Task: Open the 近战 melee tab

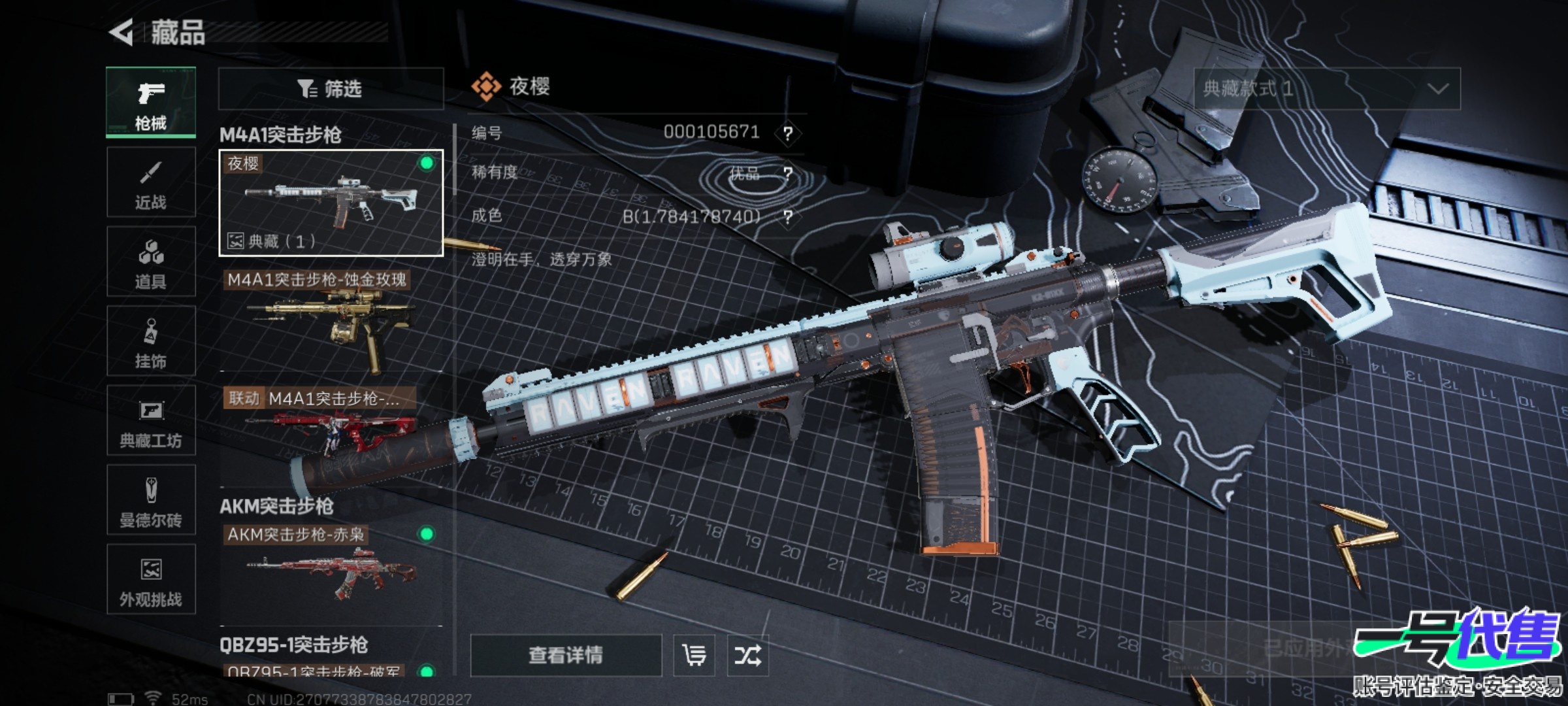Action: tap(151, 182)
